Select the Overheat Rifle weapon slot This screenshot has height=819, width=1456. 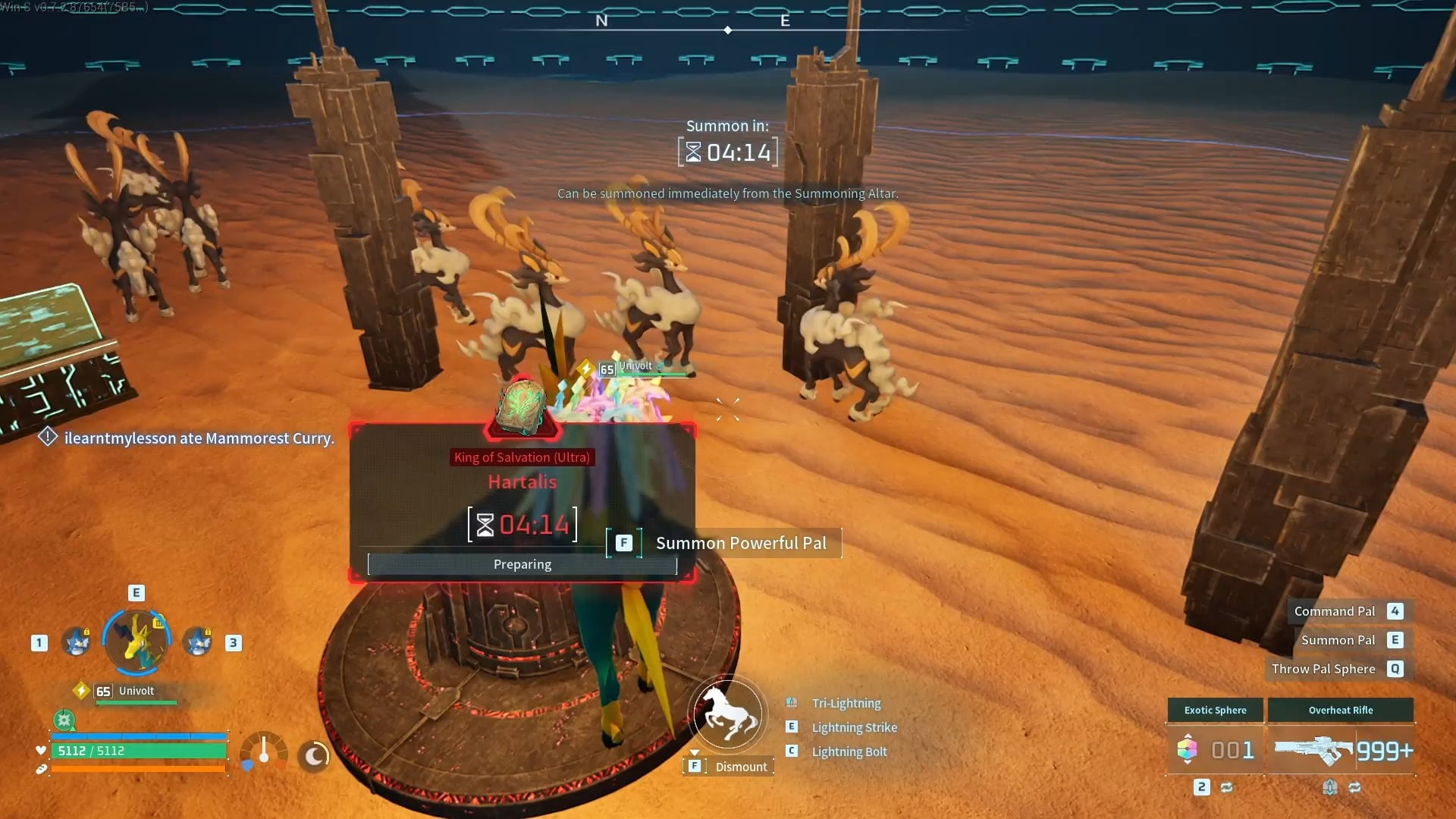(1341, 749)
